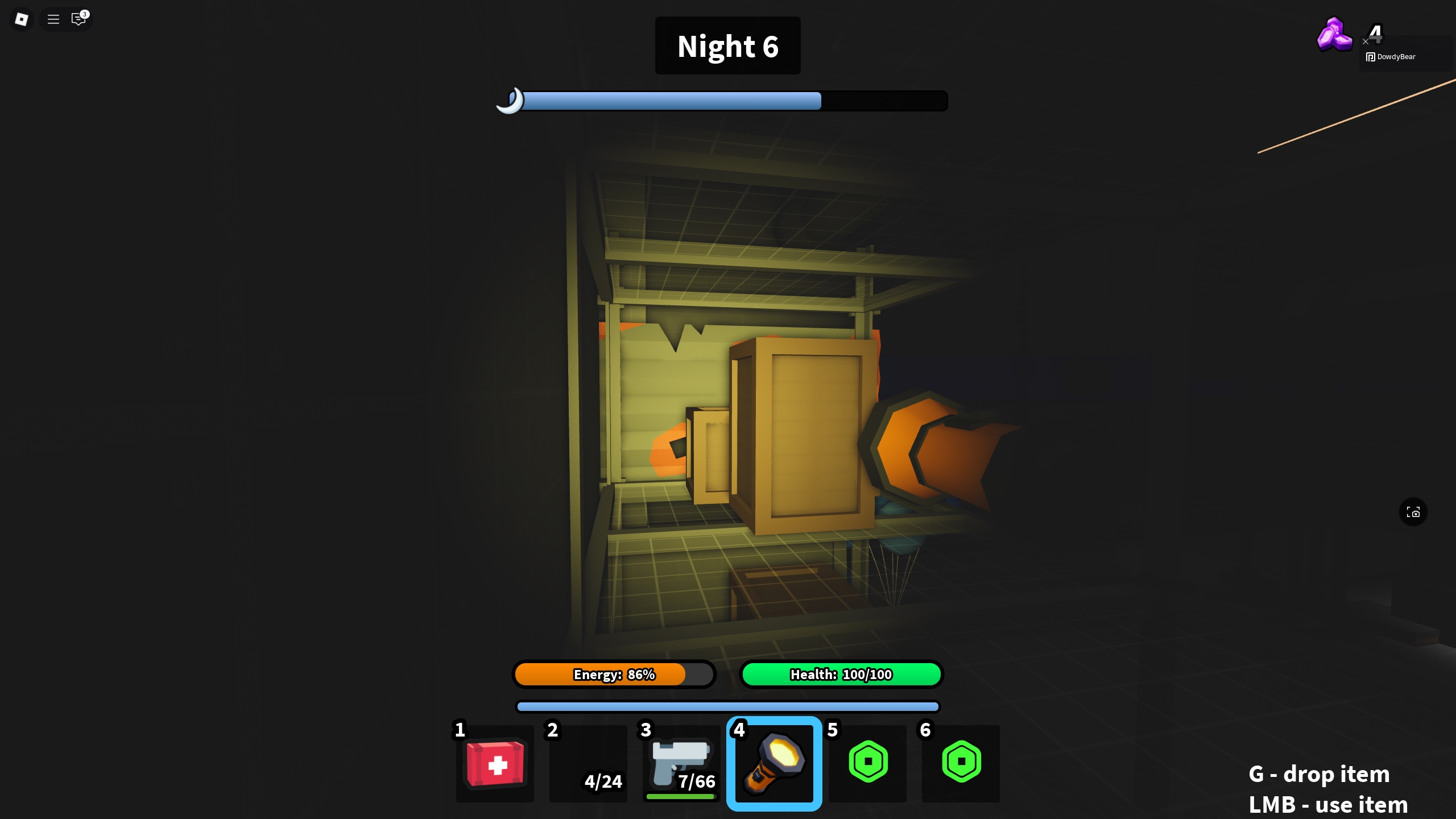1456x819 pixels.
Task: Toggle the flashlight with left mouse button
Action: pyautogui.click(x=773, y=763)
